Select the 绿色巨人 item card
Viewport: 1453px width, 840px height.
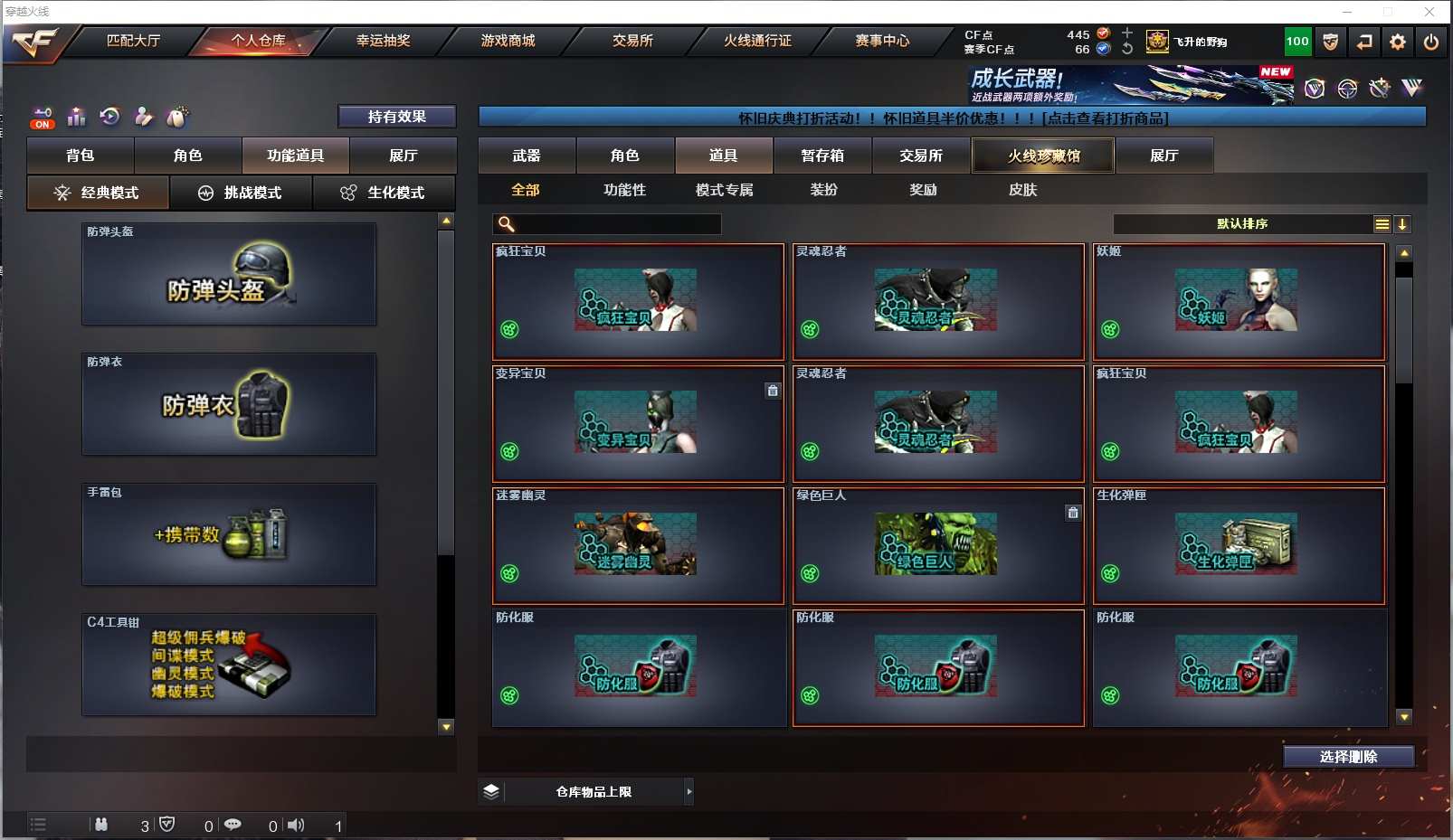point(938,546)
